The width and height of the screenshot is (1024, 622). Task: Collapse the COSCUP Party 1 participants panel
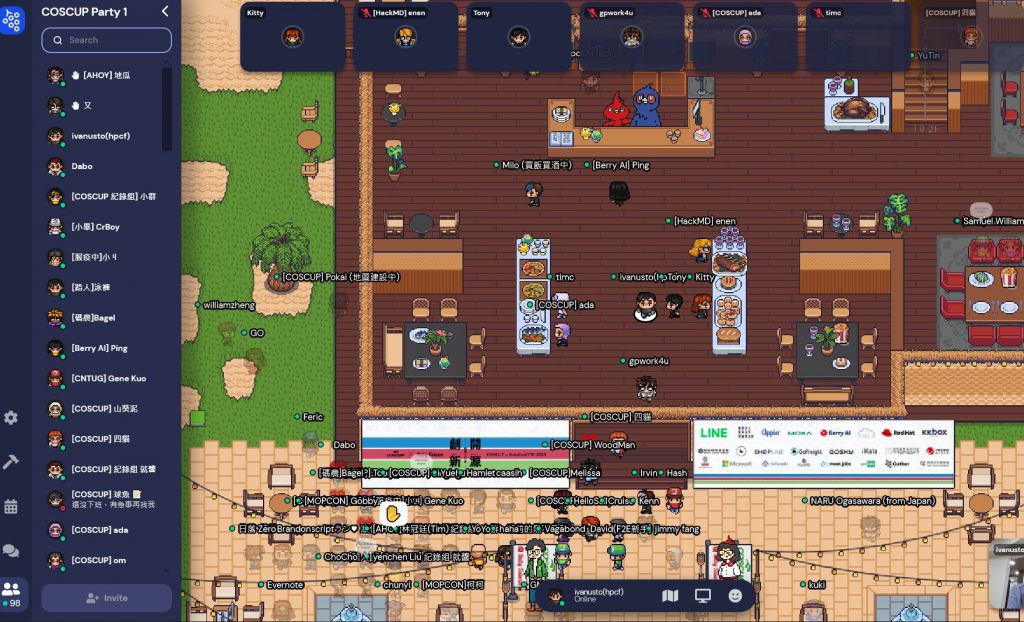click(x=165, y=11)
